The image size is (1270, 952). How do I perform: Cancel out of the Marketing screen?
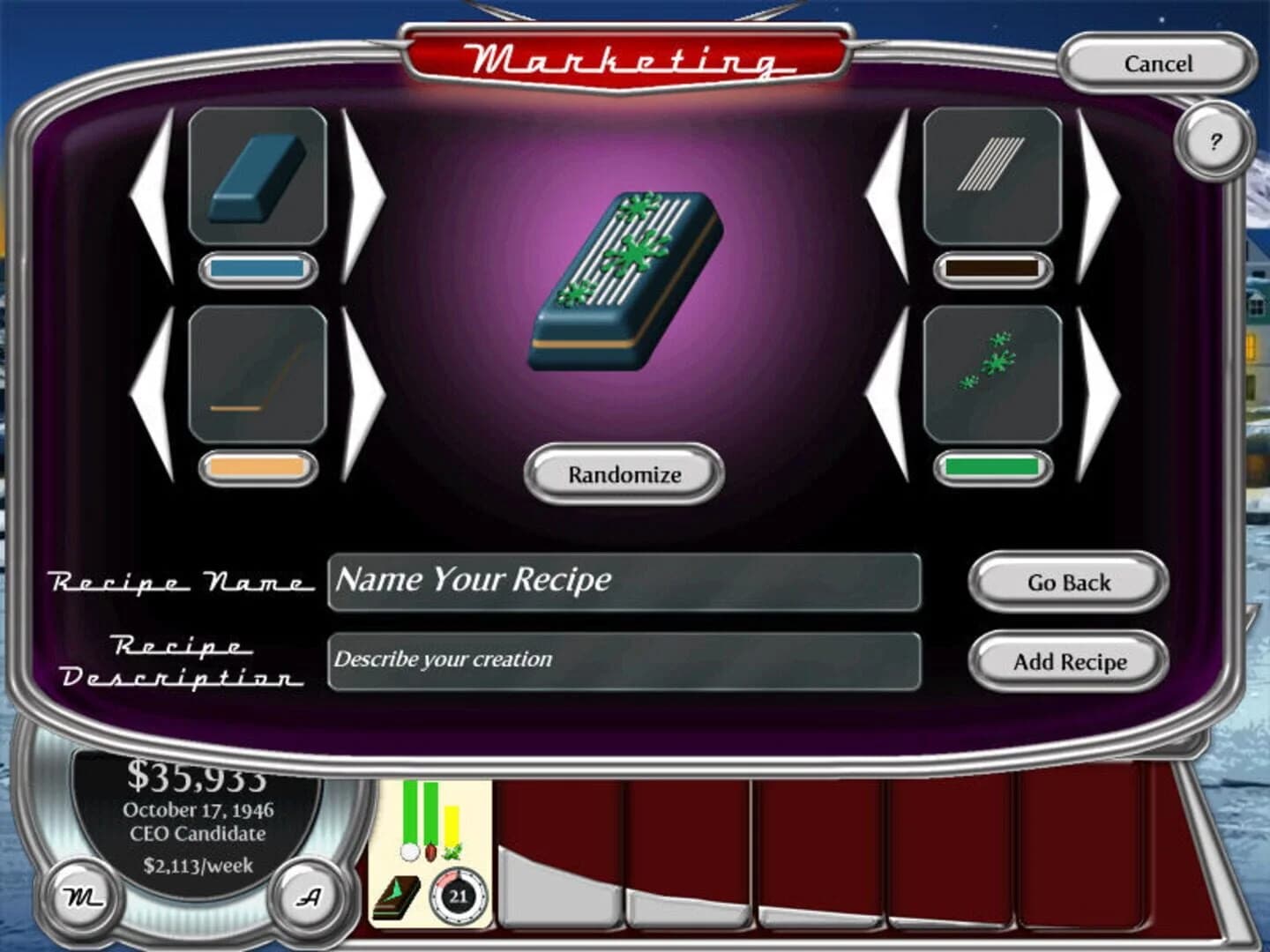point(1156,64)
